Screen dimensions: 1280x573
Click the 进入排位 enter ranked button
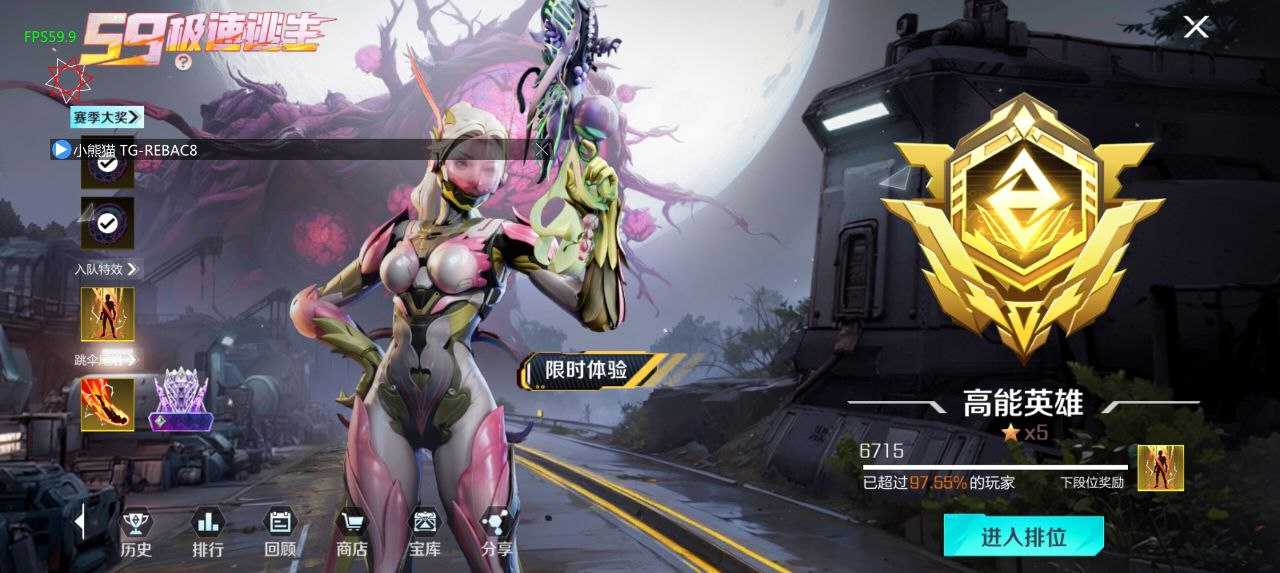click(x=1023, y=537)
